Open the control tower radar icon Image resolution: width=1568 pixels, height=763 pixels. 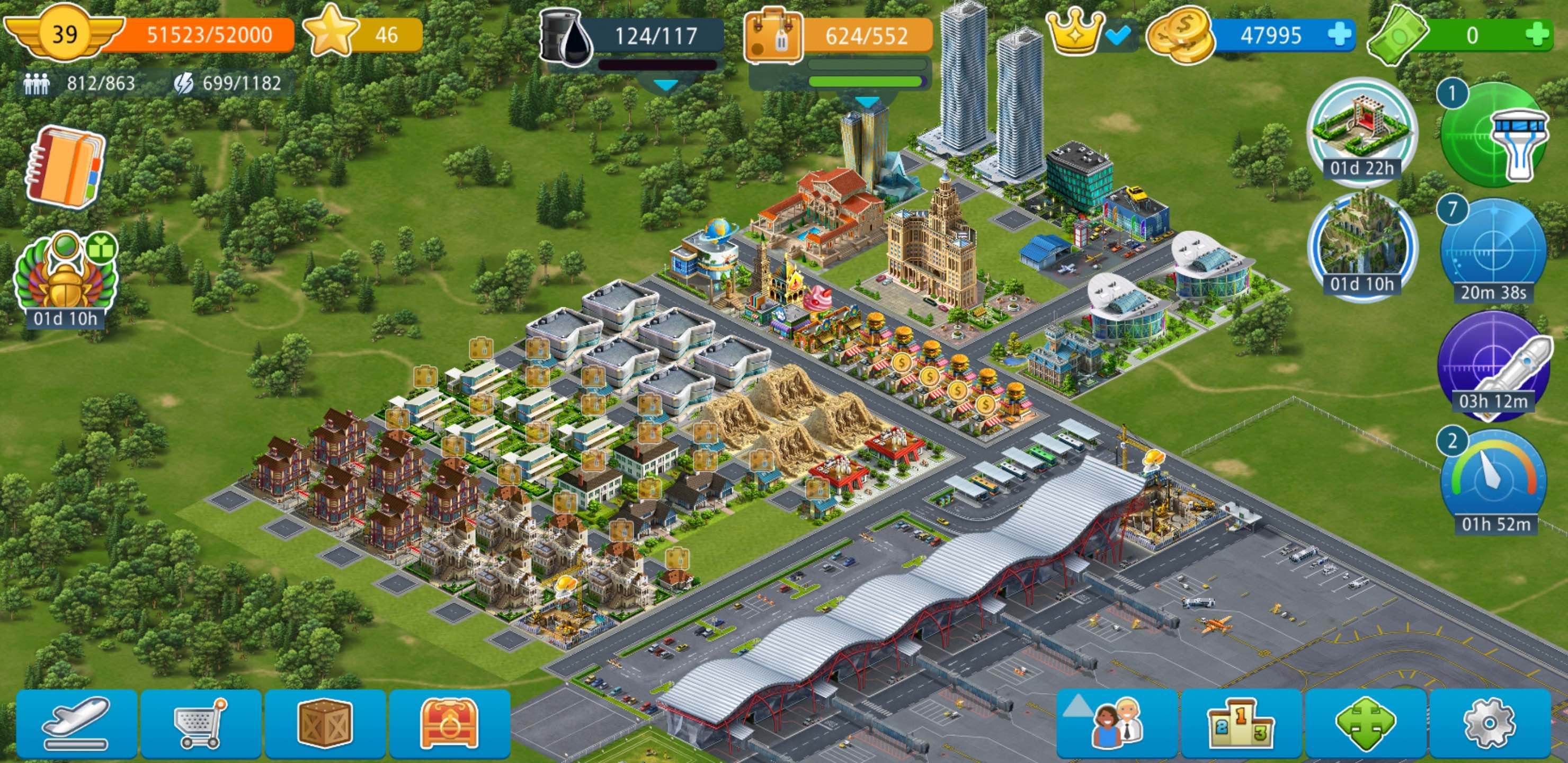pos(1494,135)
